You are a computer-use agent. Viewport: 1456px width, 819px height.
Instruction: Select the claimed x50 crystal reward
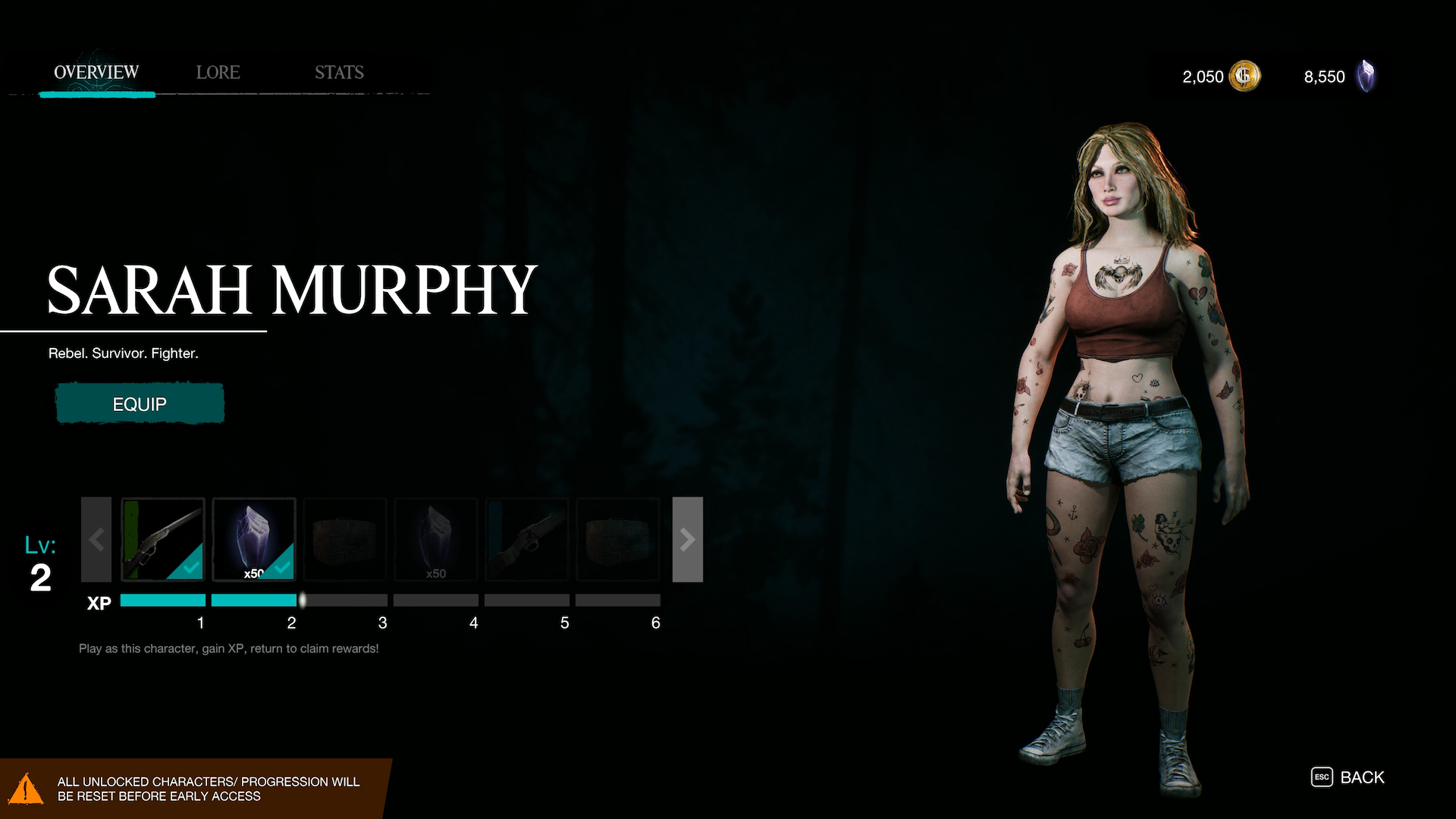point(254,539)
